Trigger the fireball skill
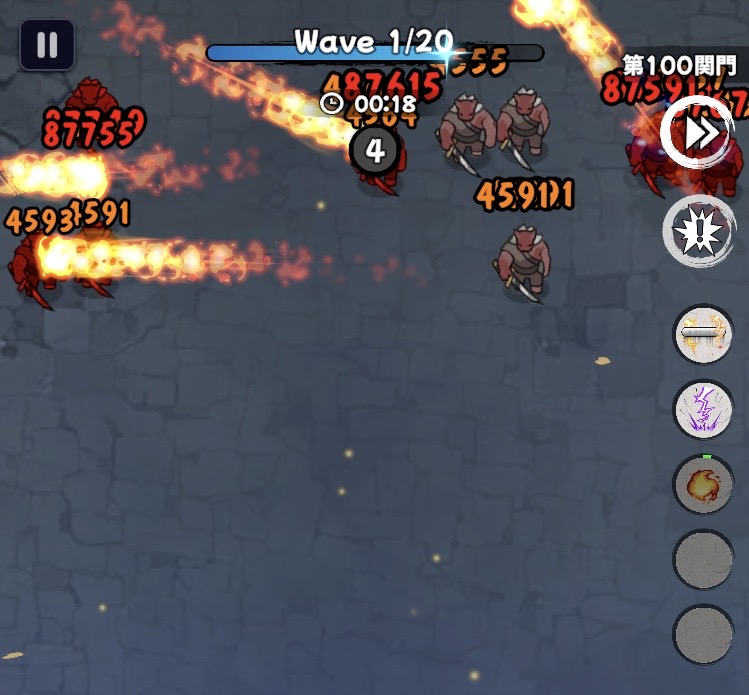Image resolution: width=749 pixels, height=695 pixels. point(703,485)
